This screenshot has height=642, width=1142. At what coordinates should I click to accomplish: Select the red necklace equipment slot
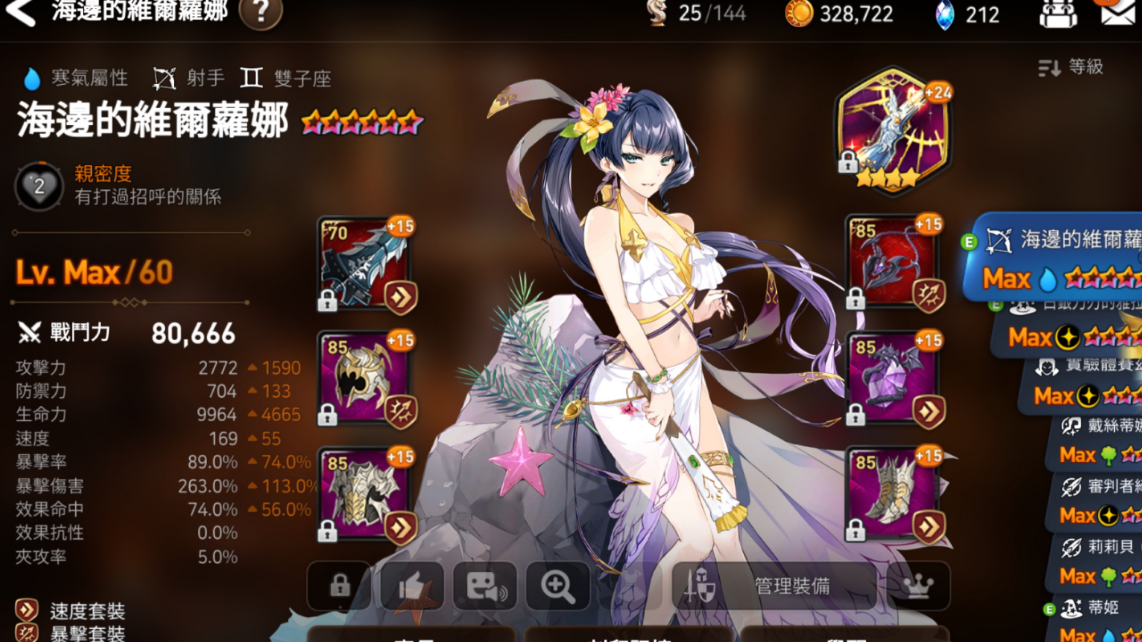click(894, 263)
